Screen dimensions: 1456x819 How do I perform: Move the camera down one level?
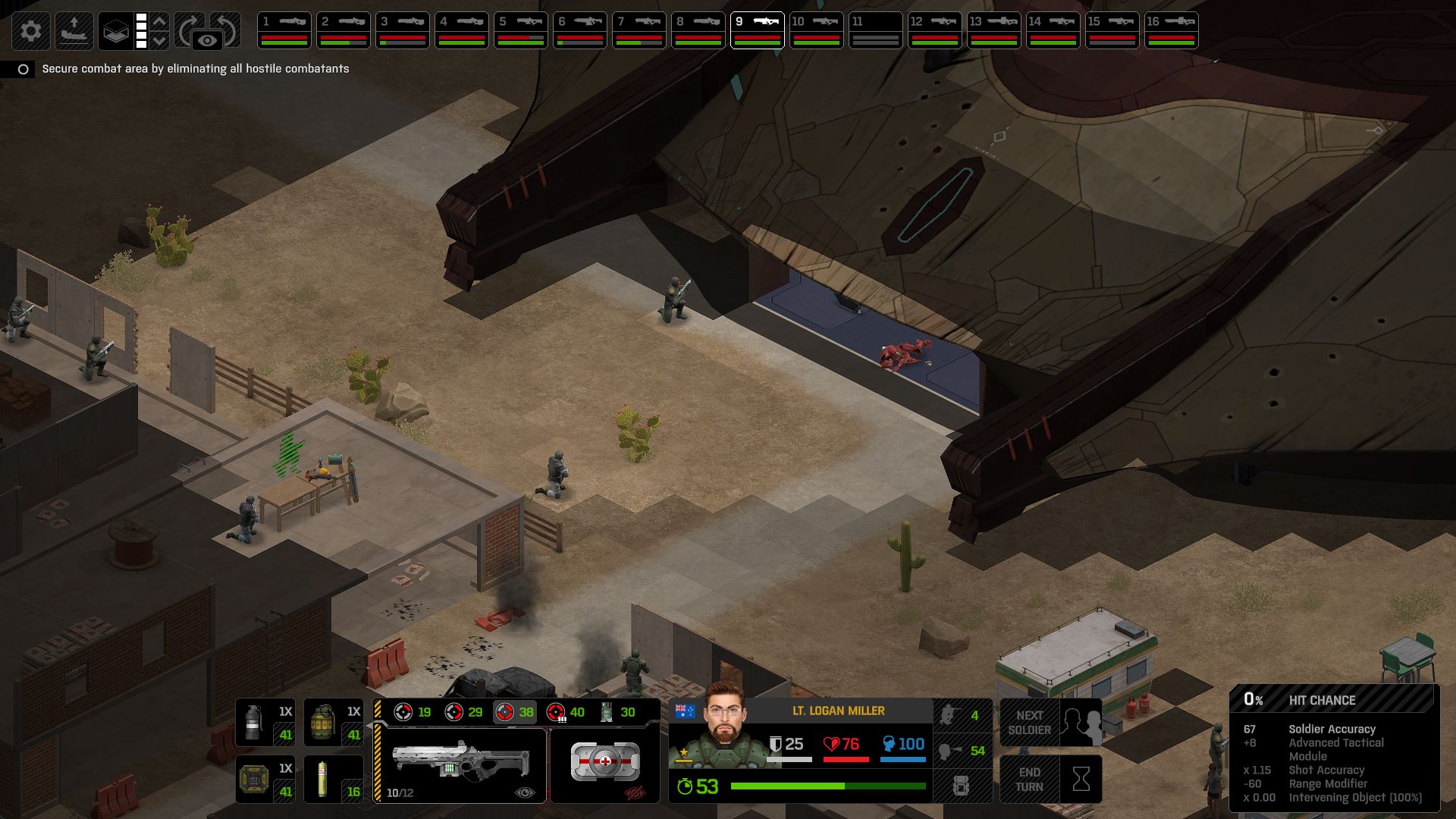click(159, 41)
